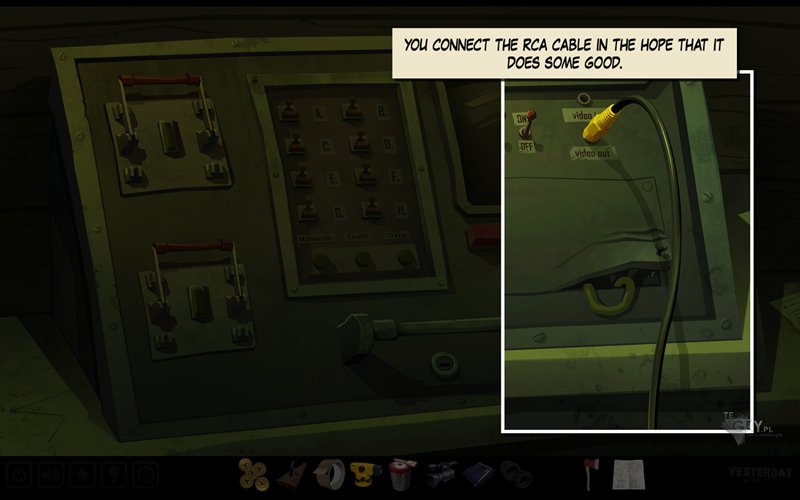800x500 pixels.
Task: Click the circular target icon
Action: 146,474
